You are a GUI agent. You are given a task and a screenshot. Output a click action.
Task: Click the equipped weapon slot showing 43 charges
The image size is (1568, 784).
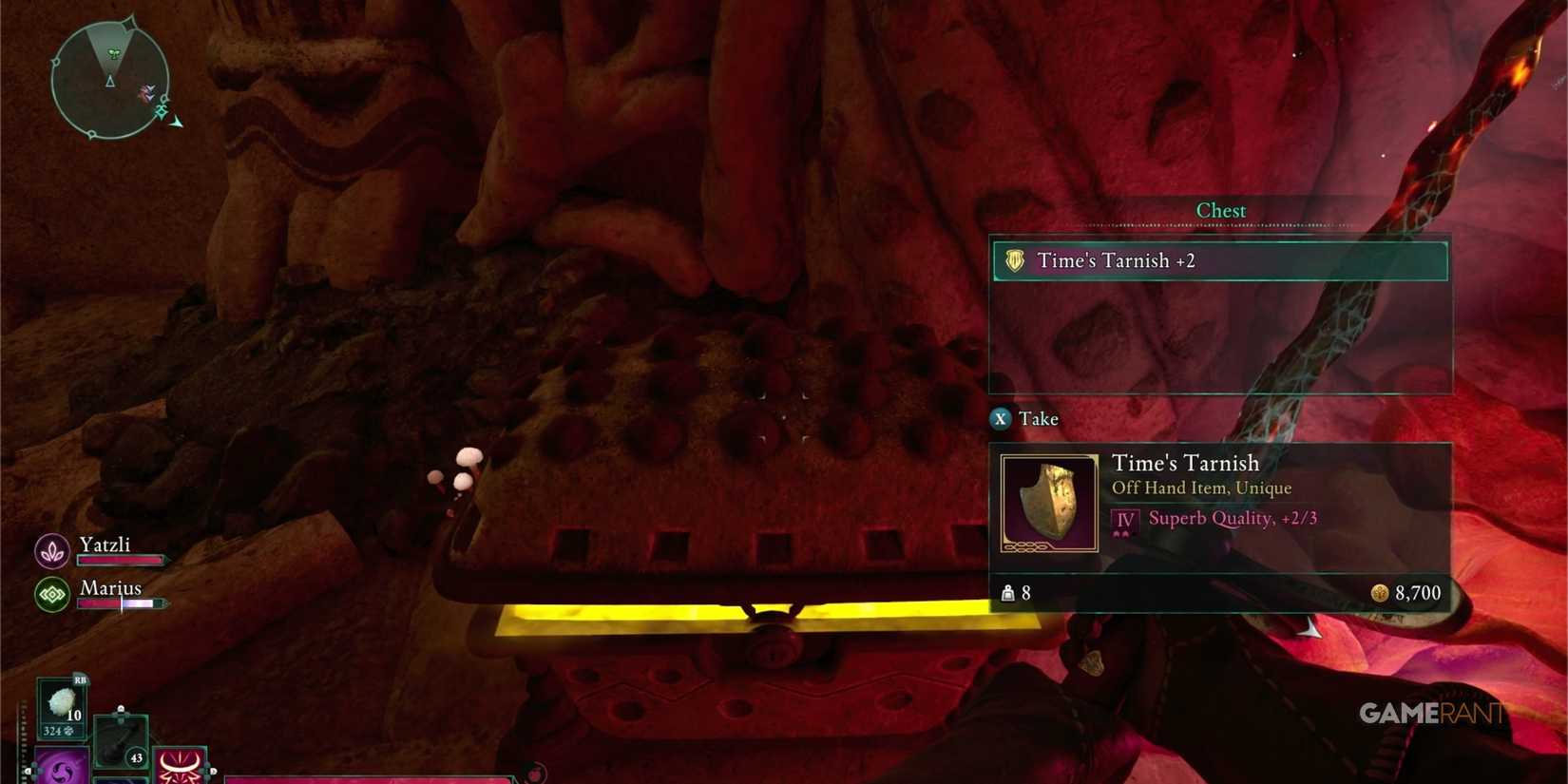(x=121, y=742)
